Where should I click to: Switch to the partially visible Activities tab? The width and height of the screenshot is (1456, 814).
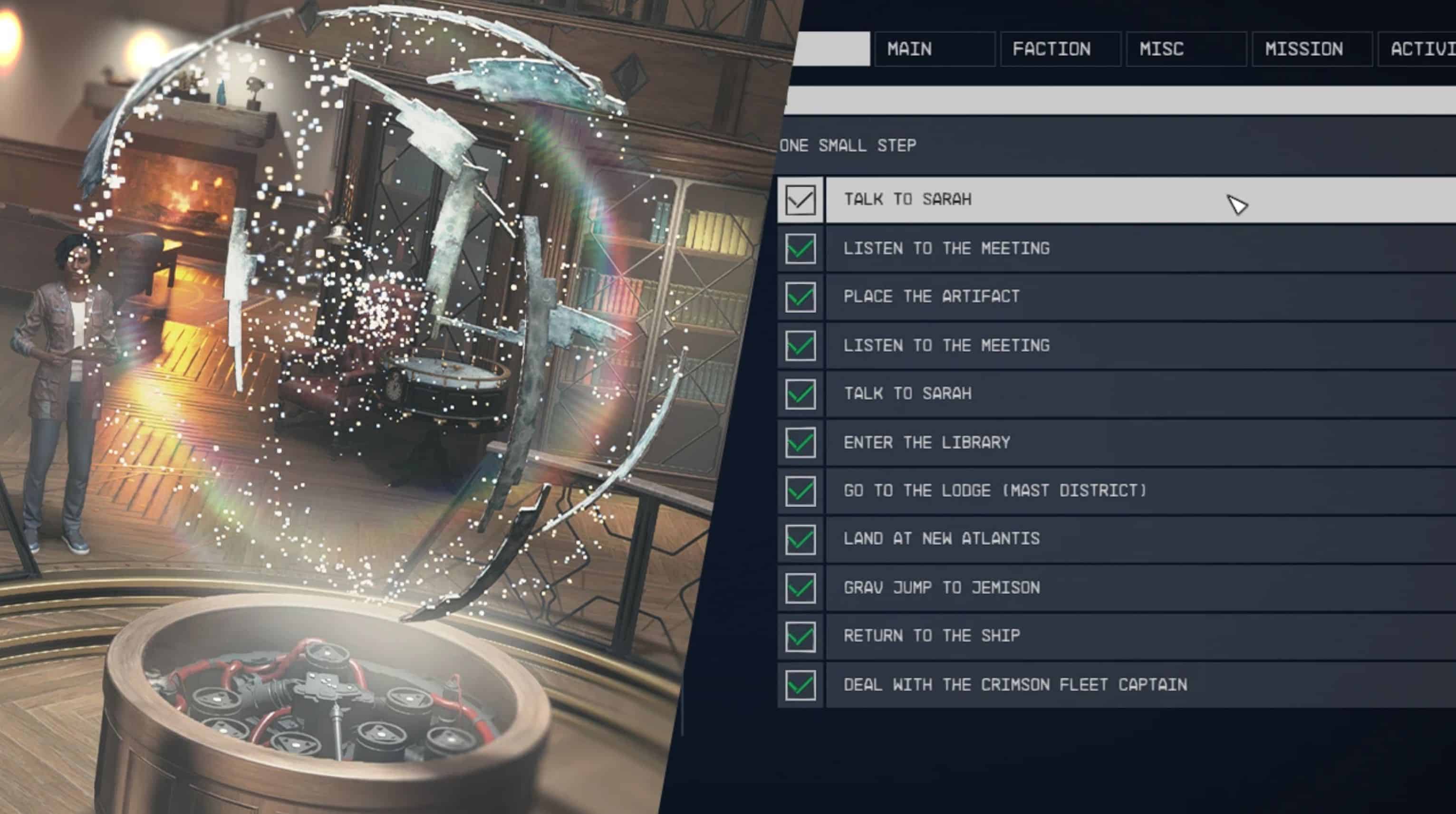coord(1419,49)
